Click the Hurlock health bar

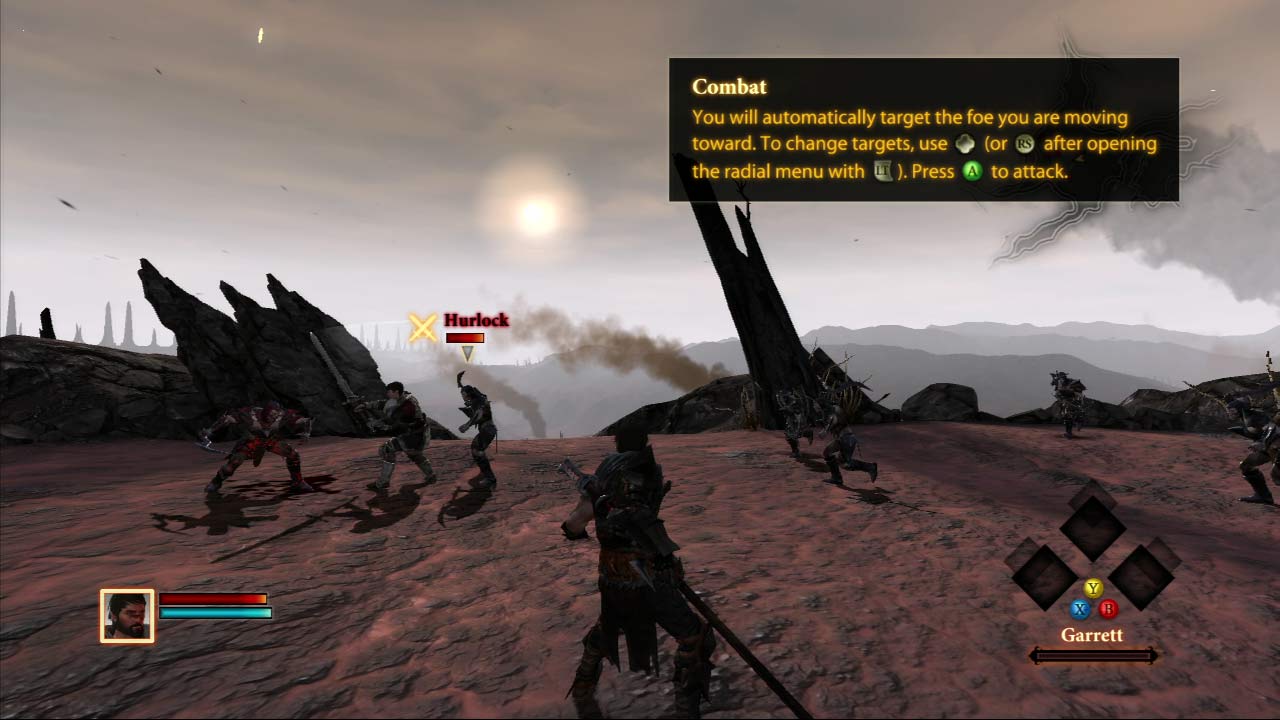466,338
